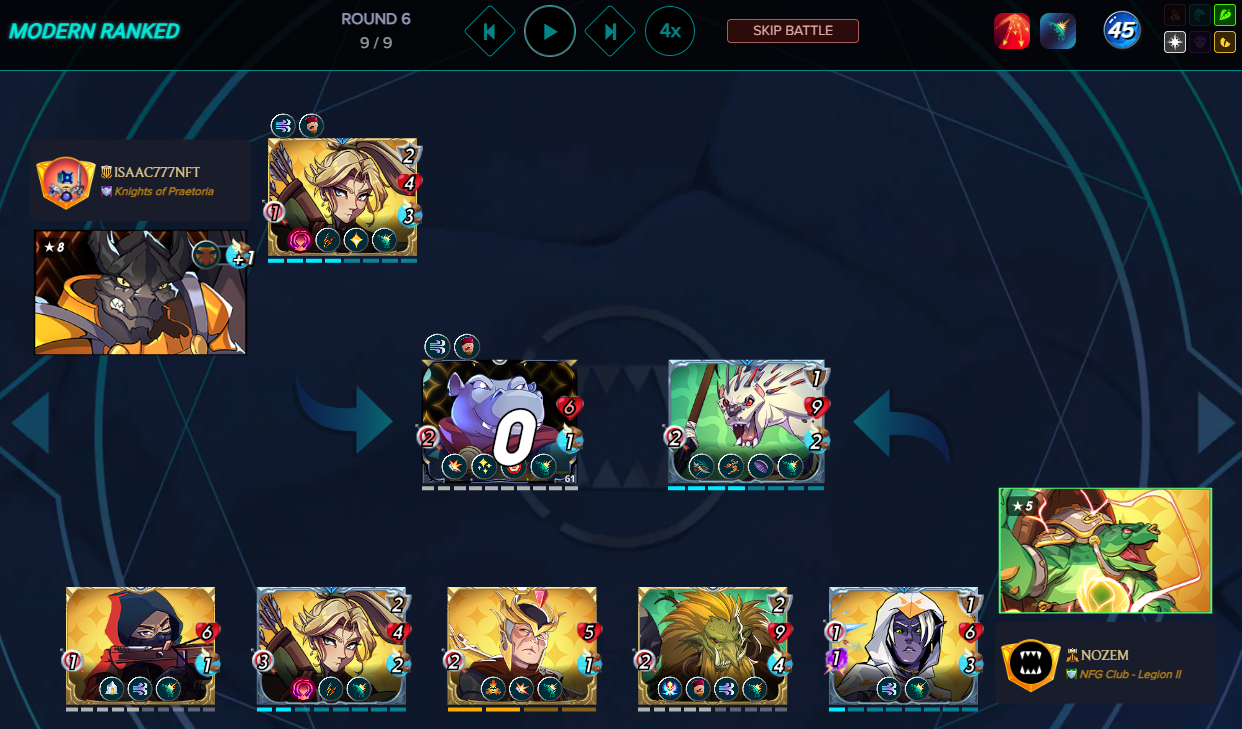Screen dimensions: 1242x729
Task: Click the right-edge navigation arrow
Action: pos(1216,424)
